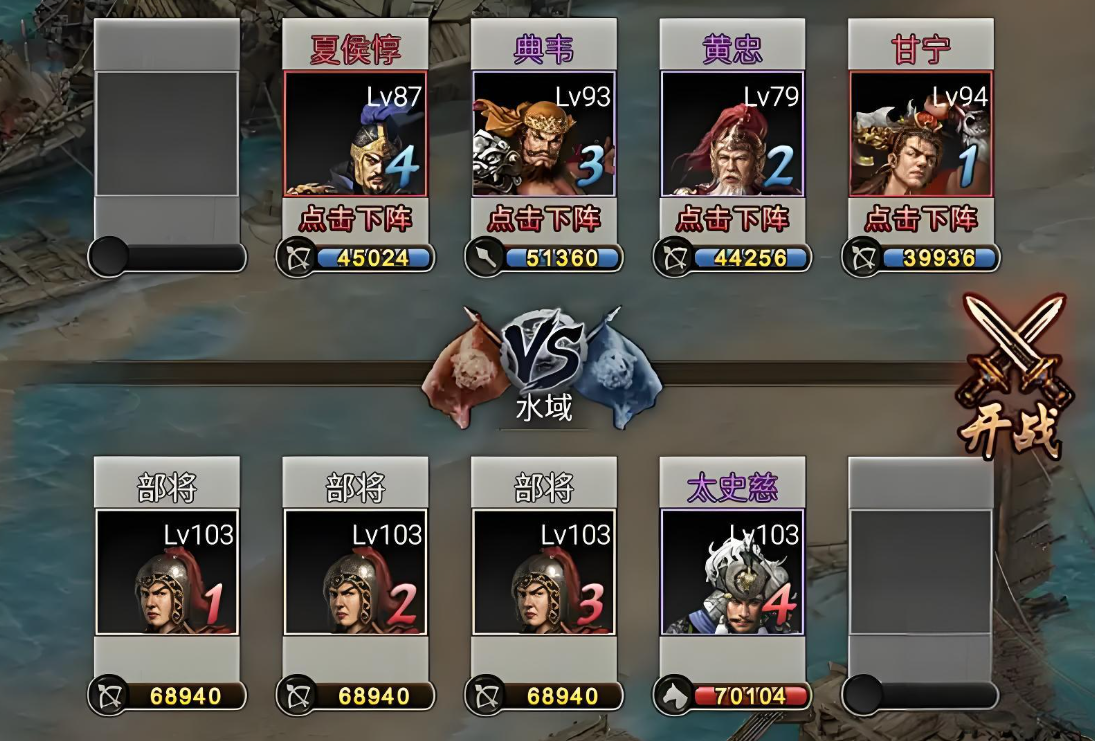Select the 黄忠 Lv79 portrait

(733, 133)
